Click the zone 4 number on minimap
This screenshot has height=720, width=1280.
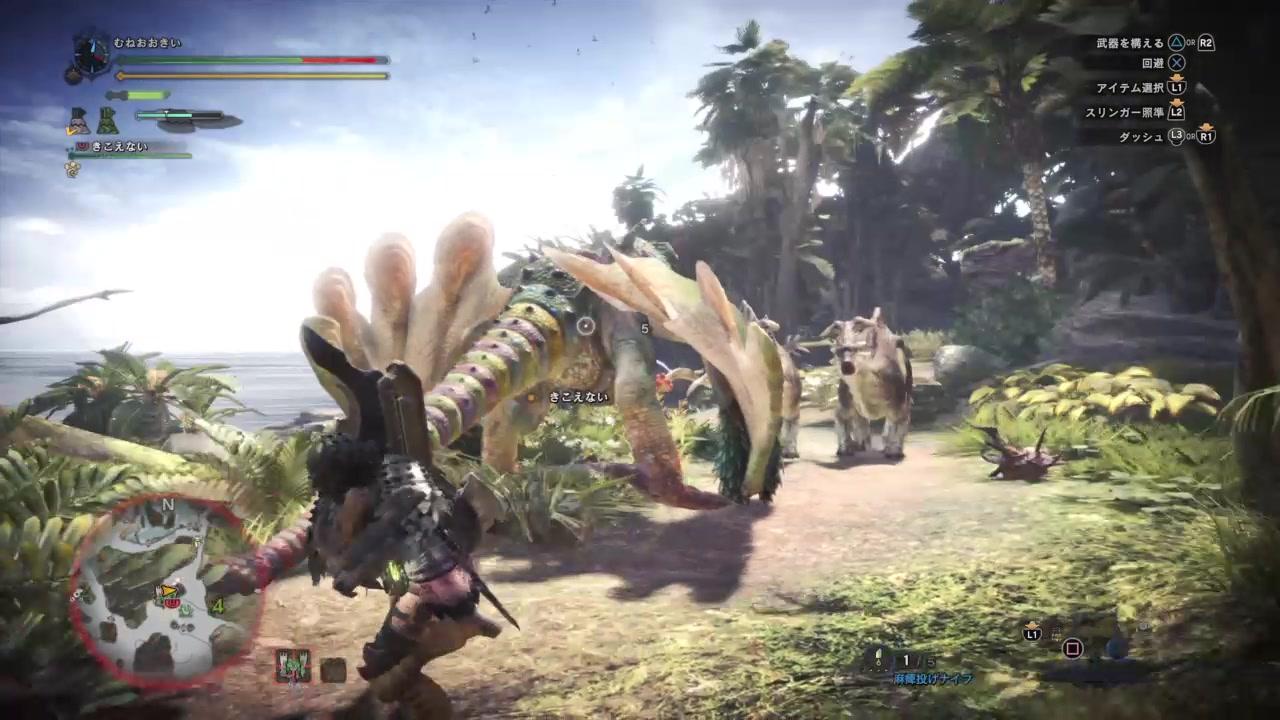tap(217, 605)
